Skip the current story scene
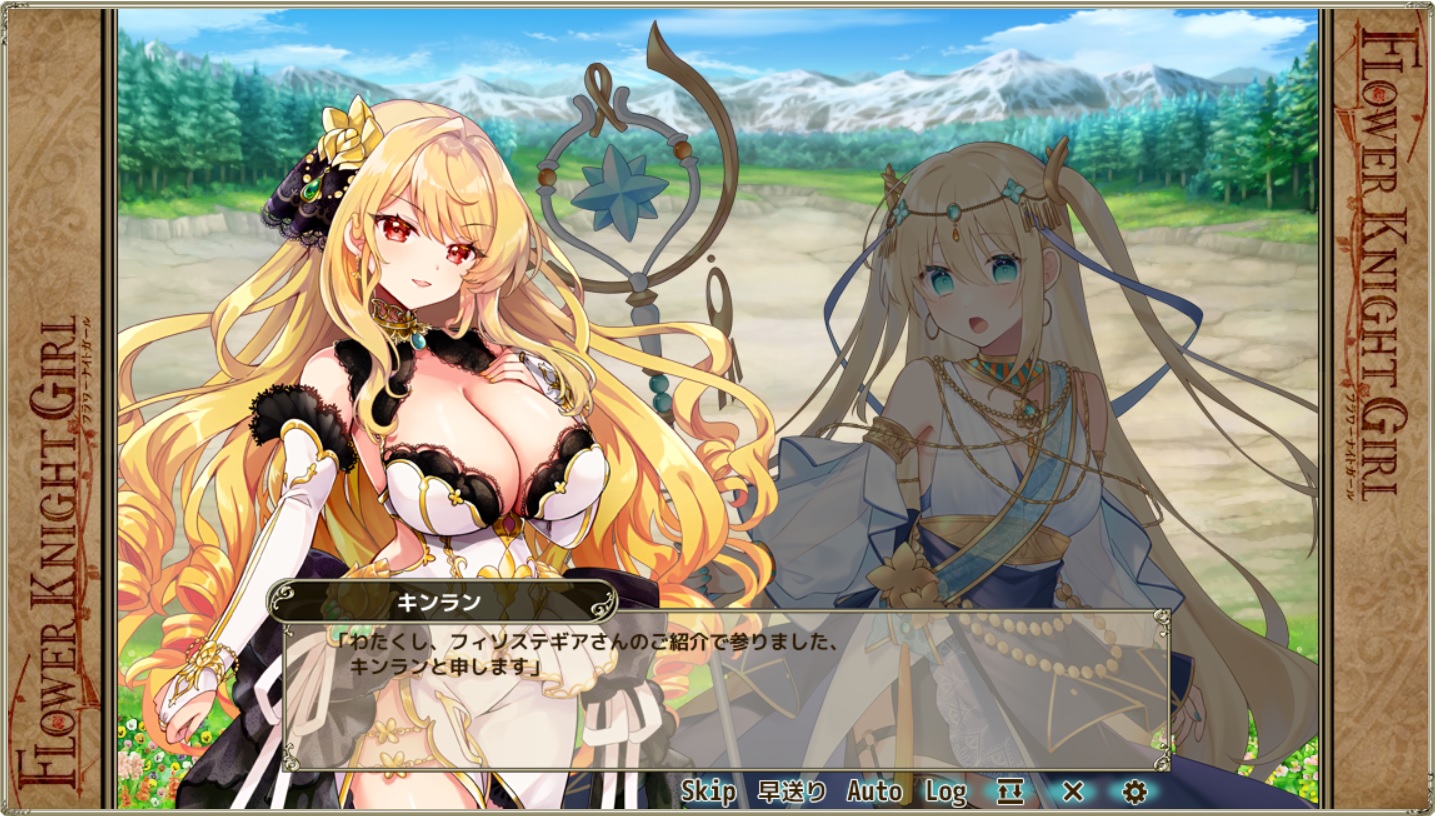Image resolution: width=1436 pixels, height=816 pixels. [x=708, y=792]
